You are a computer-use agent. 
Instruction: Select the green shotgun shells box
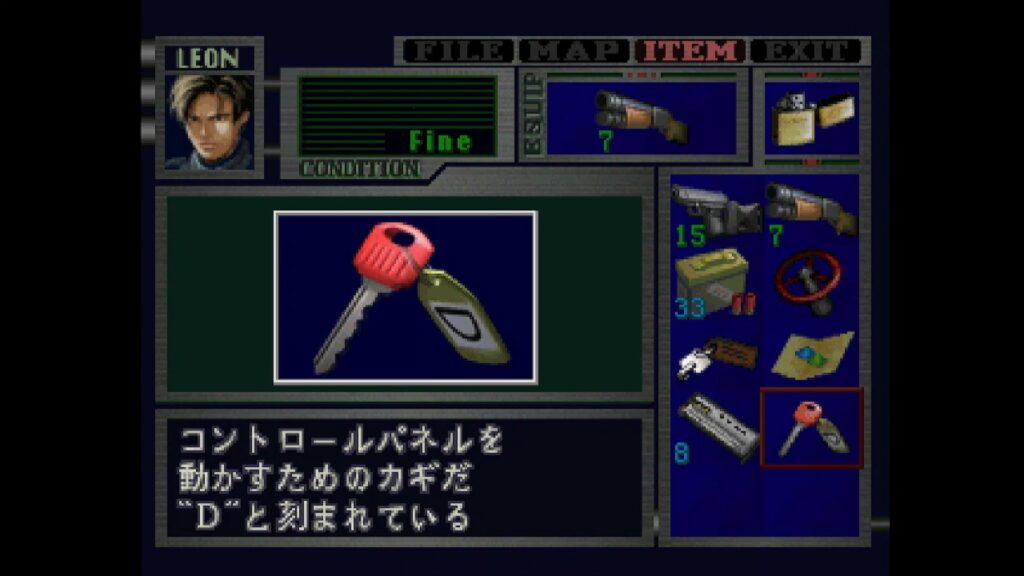[x=714, y=281]
